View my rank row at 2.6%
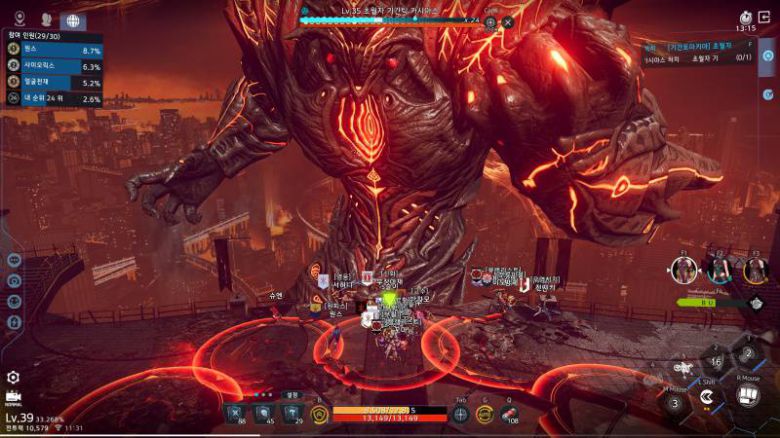The image size is (780, 438). 55,99
